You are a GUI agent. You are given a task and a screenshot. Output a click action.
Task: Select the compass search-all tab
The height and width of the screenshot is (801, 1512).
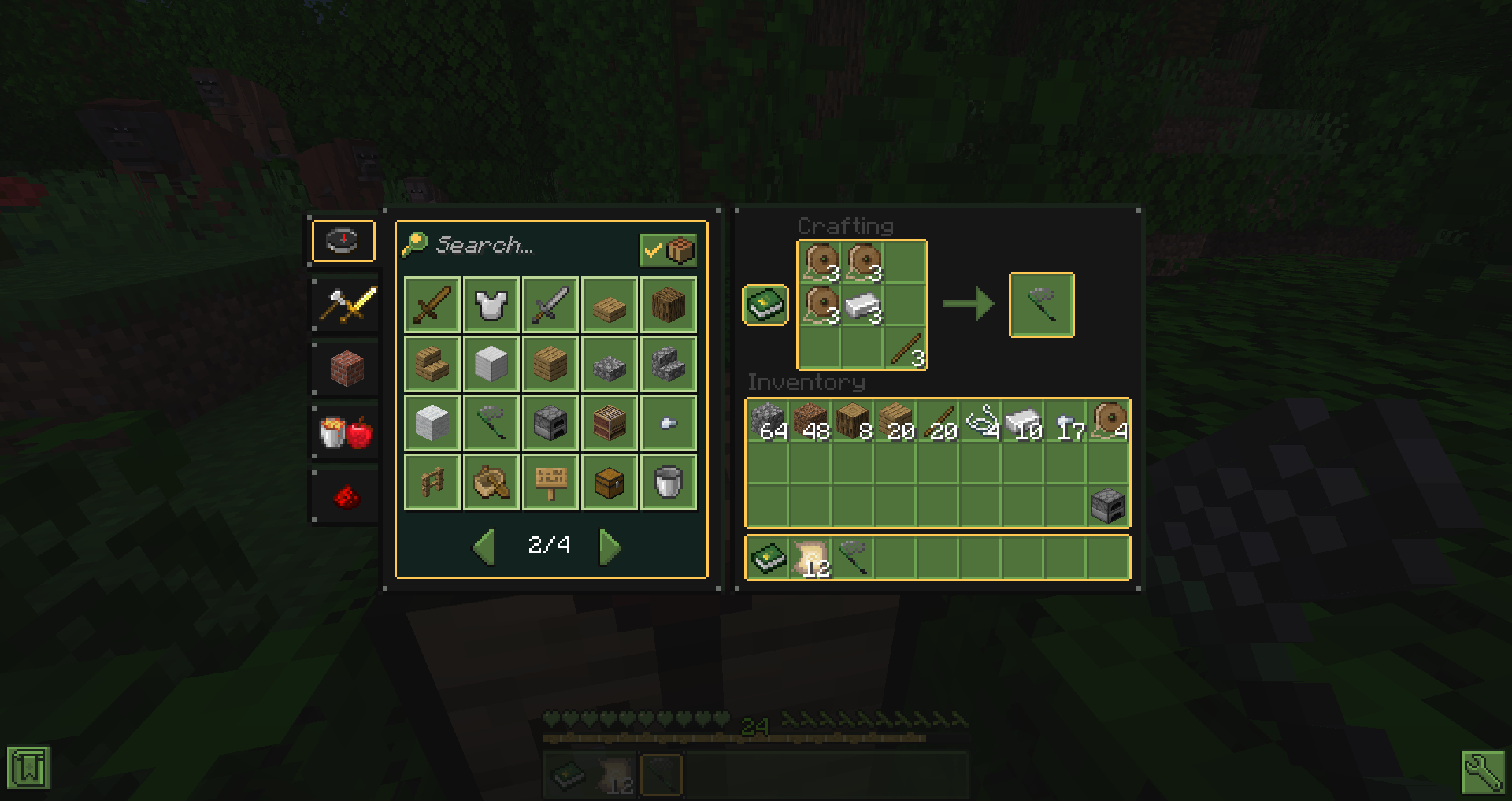pyautogui.click(x=343, y=240)
